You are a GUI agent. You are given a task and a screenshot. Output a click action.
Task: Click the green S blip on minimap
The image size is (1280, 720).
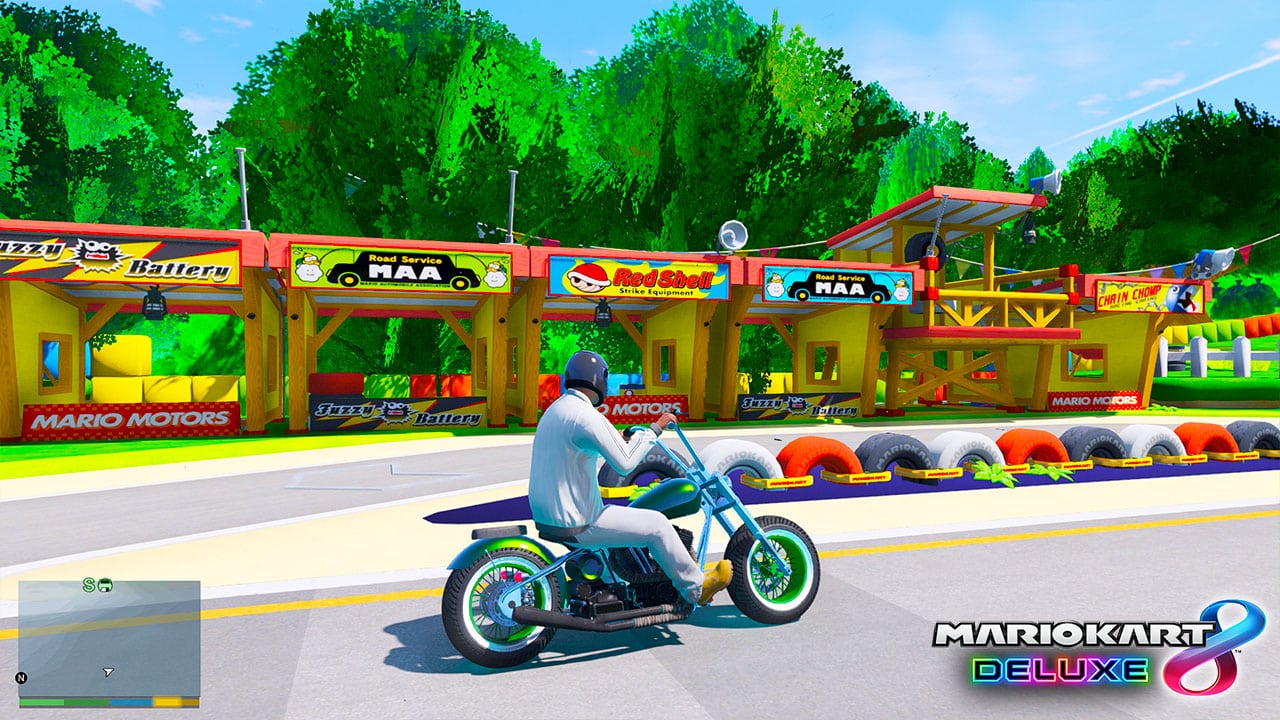[89, 585]
